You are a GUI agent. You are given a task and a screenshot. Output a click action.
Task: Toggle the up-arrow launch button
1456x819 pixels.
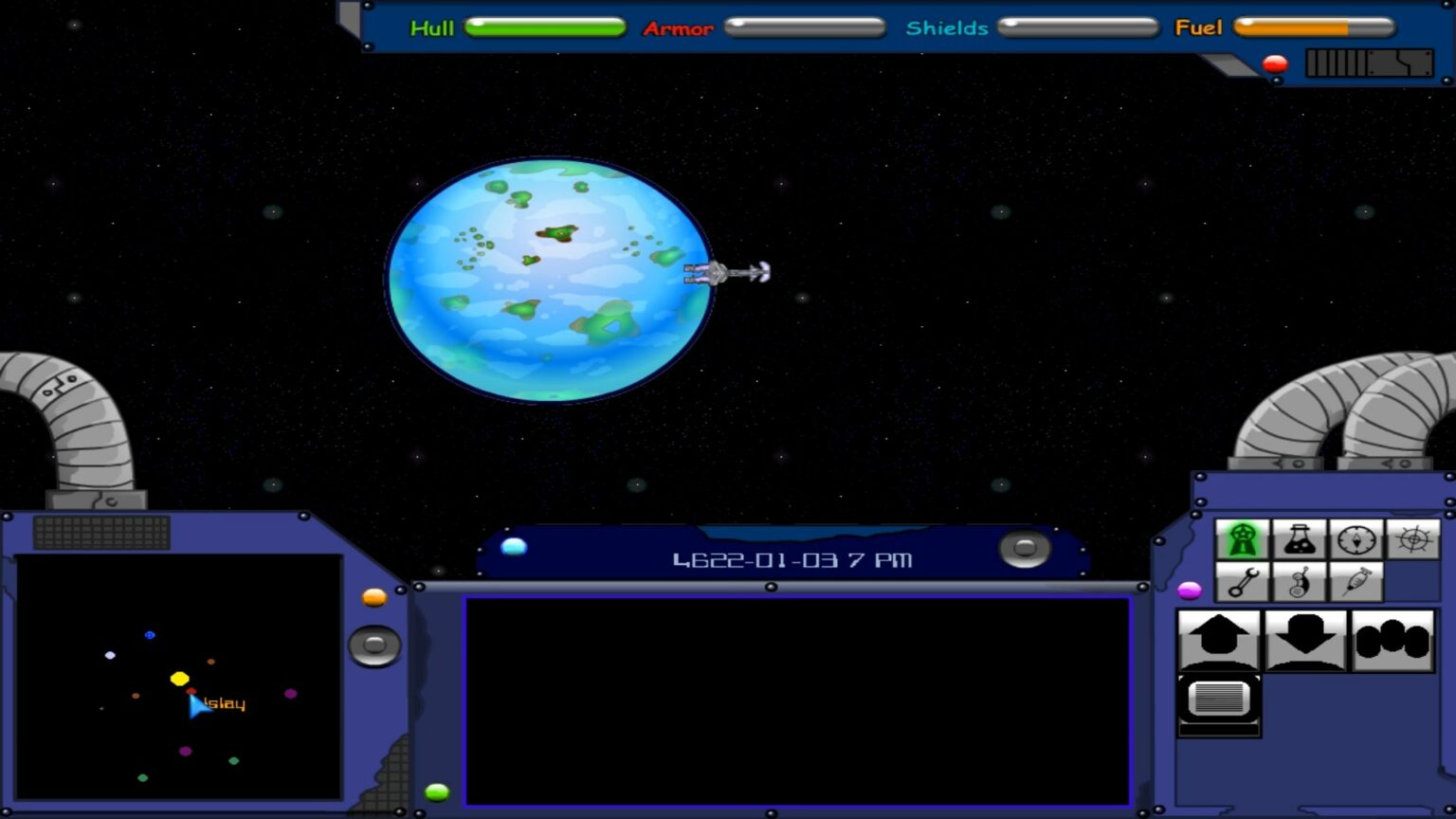pos(1218,640)
